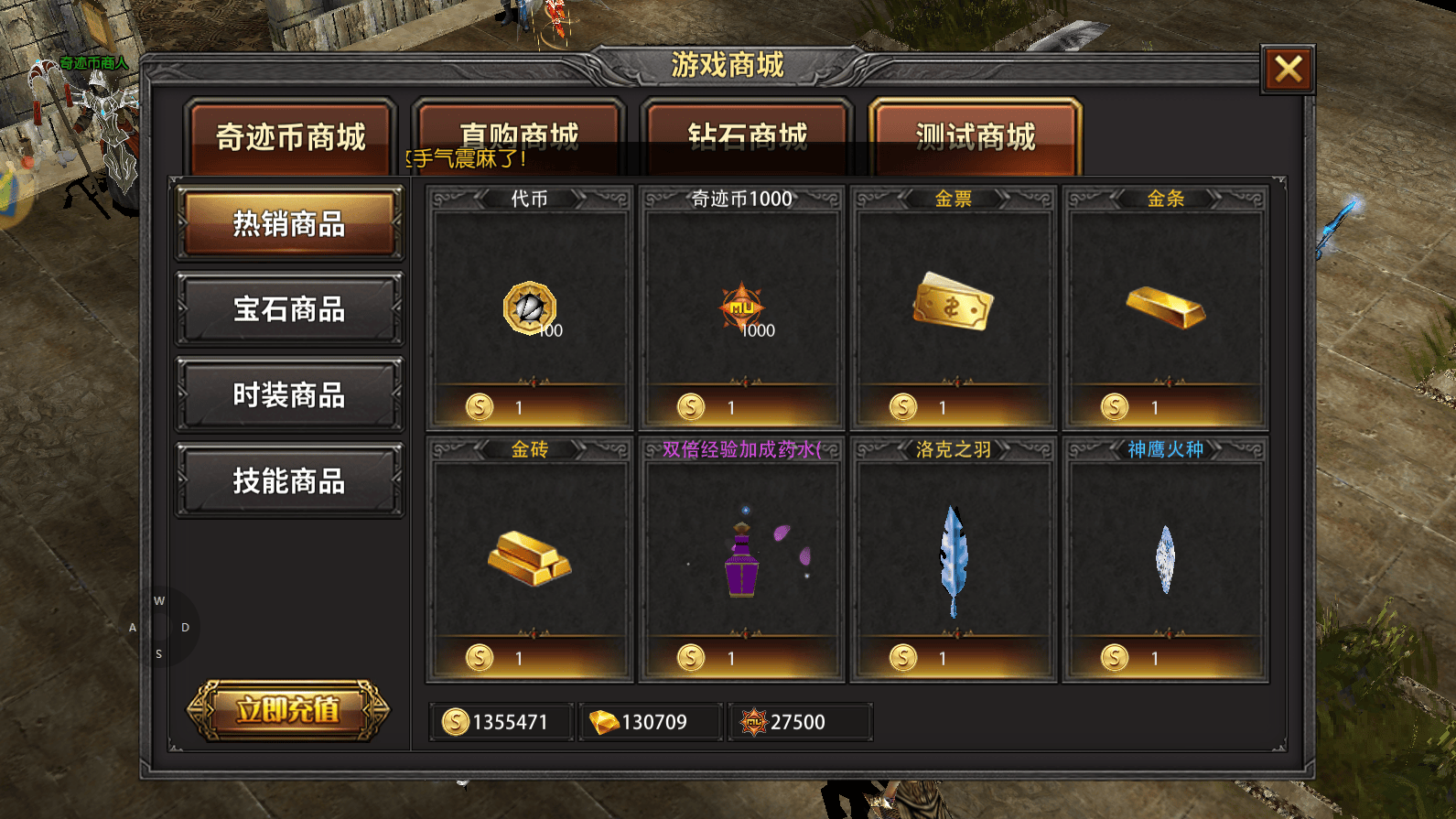The image size is (1456, 819).
Task: Select the 技能商品 category
Action: click(x=289, y=481)
